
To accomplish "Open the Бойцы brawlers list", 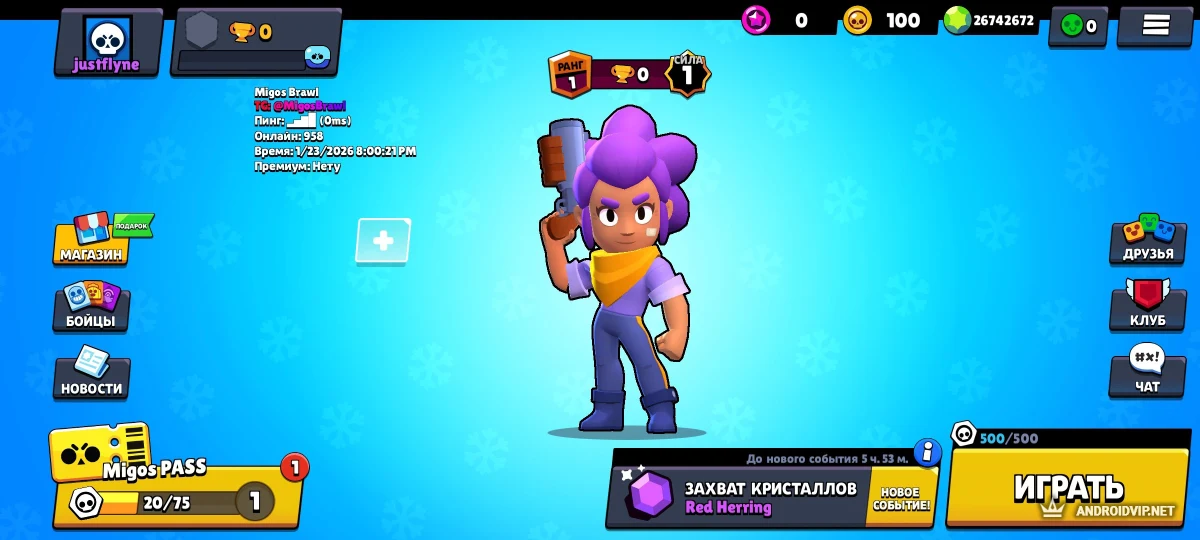I will click(x=91, y=308).
